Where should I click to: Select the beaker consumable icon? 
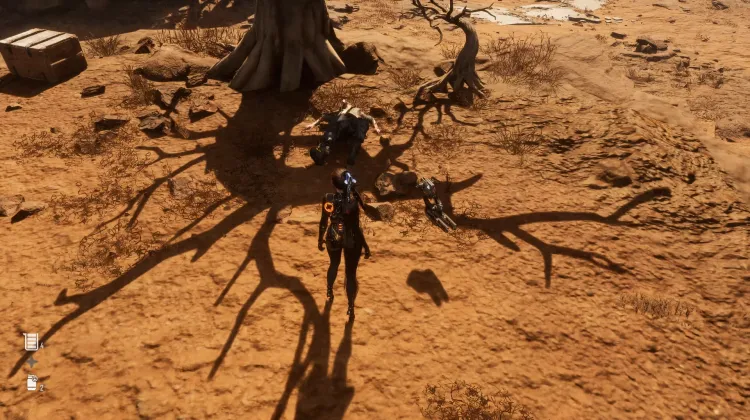[x=31, y=341]
